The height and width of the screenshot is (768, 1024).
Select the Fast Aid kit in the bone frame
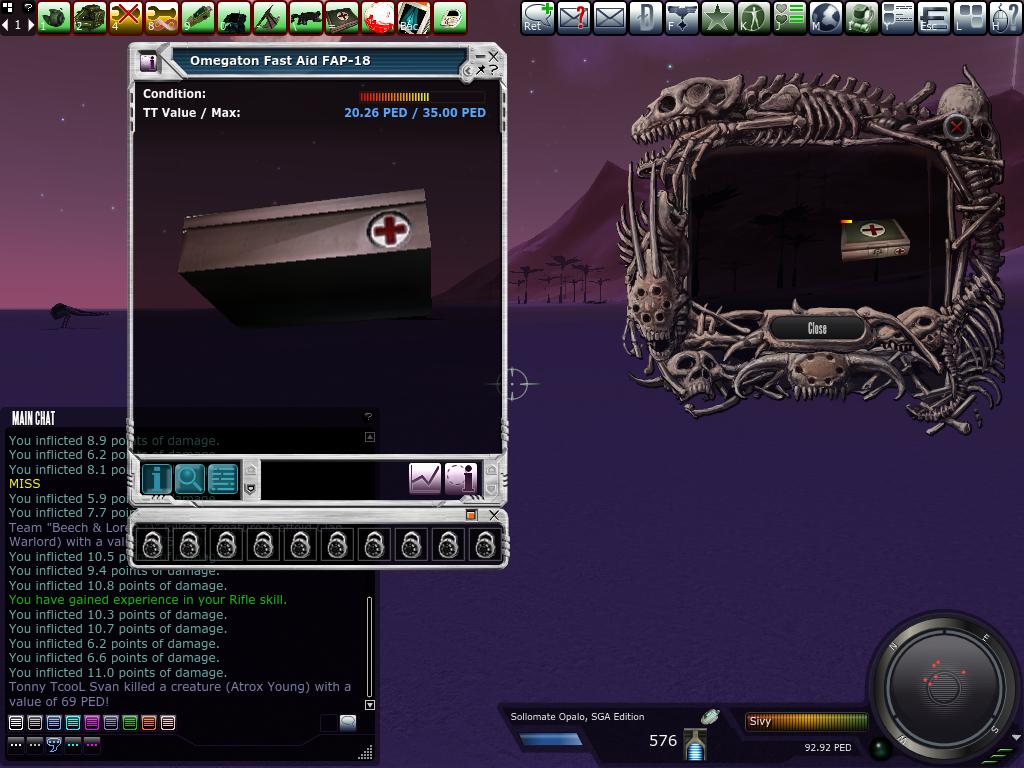874,241
